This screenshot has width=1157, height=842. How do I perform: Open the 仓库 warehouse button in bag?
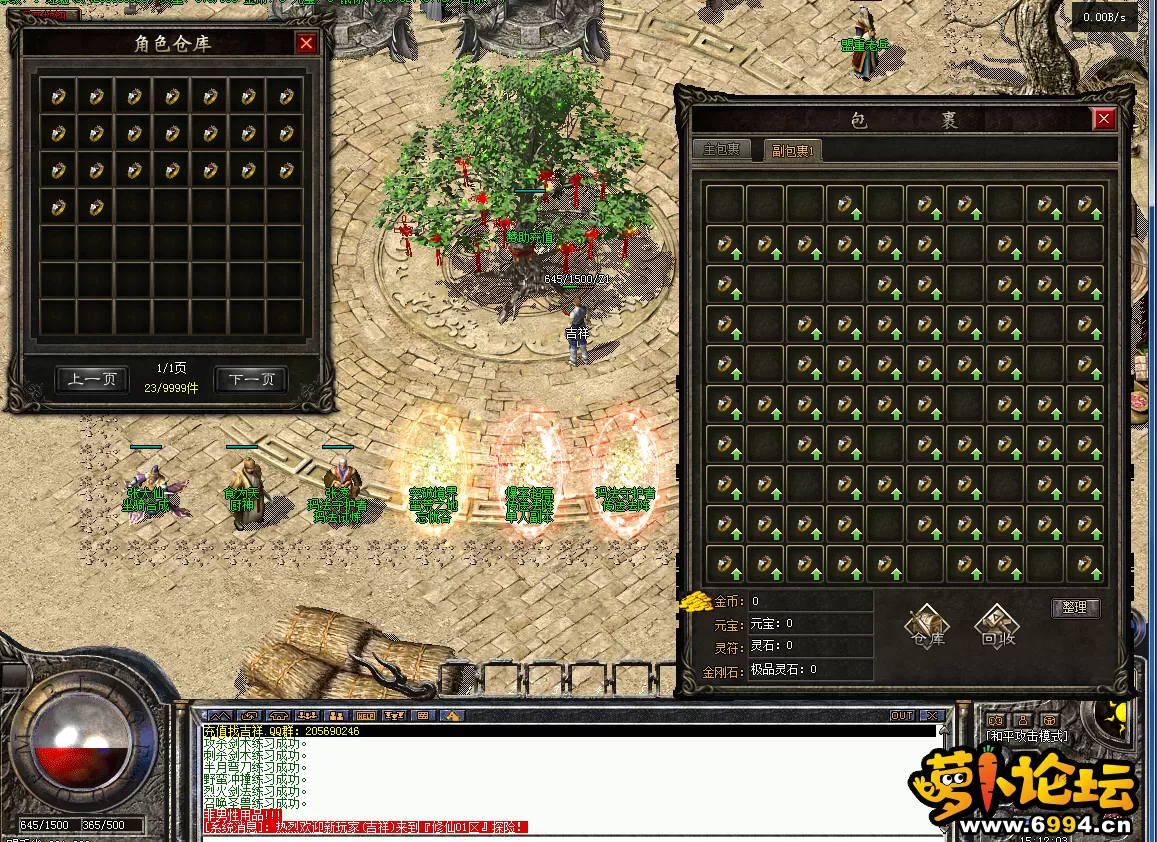[928, 626]
